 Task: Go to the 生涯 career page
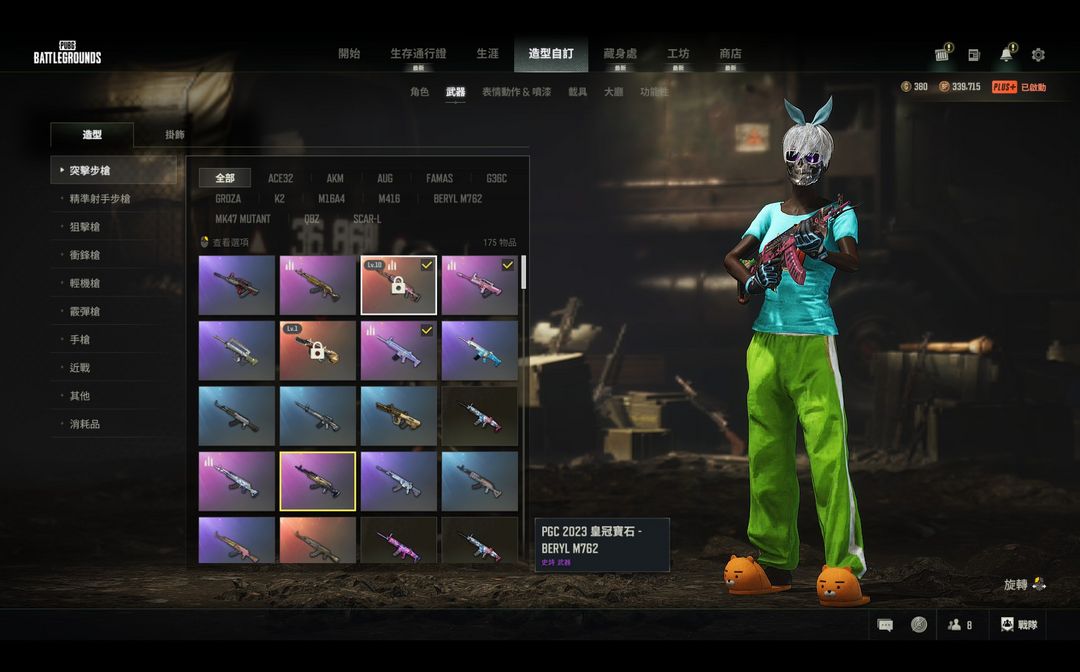pos(487,54)
